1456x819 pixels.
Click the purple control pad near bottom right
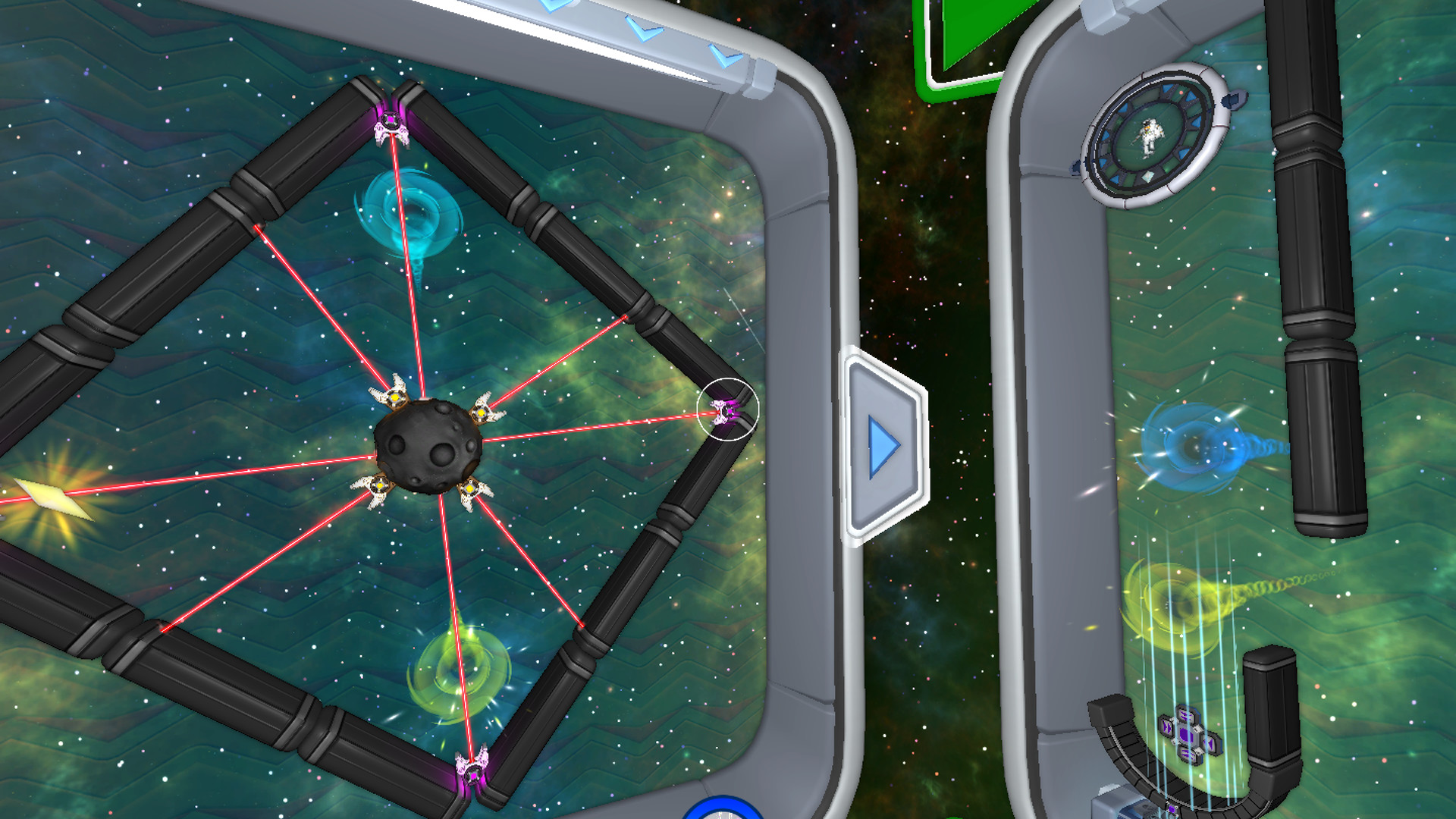tap(1188, 736)
